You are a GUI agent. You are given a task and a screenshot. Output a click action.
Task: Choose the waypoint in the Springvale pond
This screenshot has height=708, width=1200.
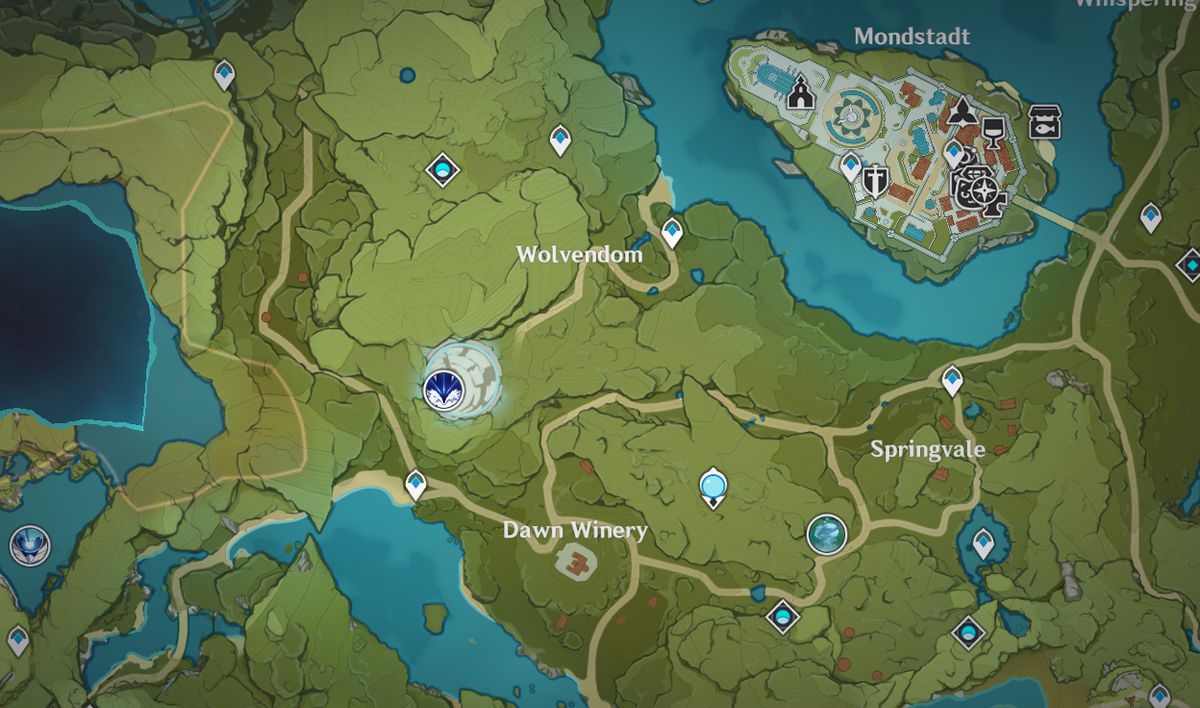(983, 544)
